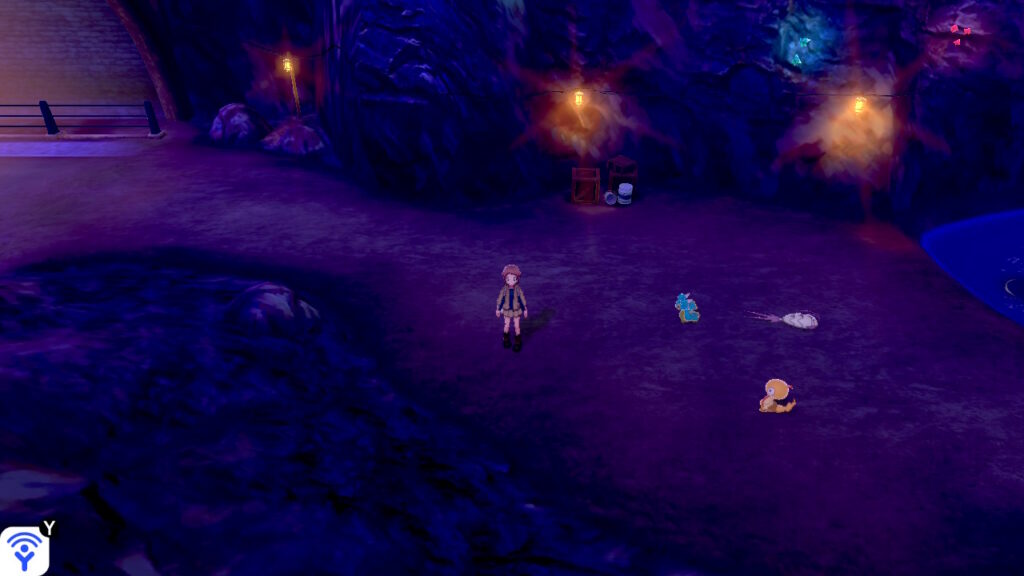Open the Y-Comm wireless icon
1024x576 pixels.
point(22,550)
